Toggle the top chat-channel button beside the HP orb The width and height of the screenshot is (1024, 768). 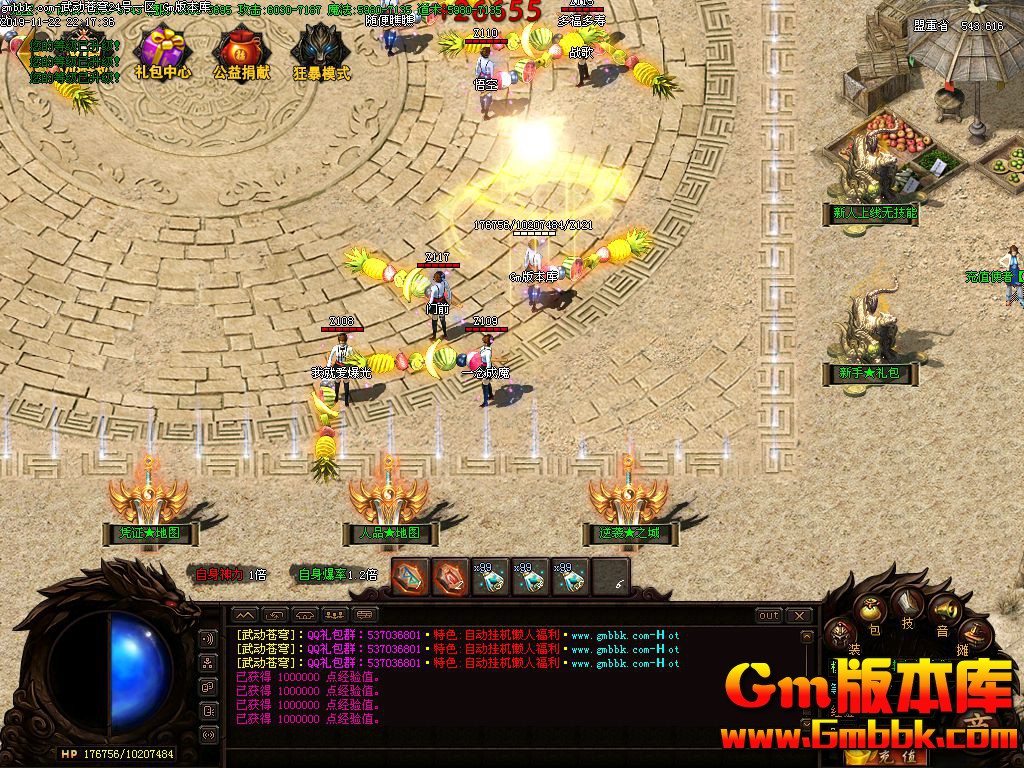[x=209, y=639]
